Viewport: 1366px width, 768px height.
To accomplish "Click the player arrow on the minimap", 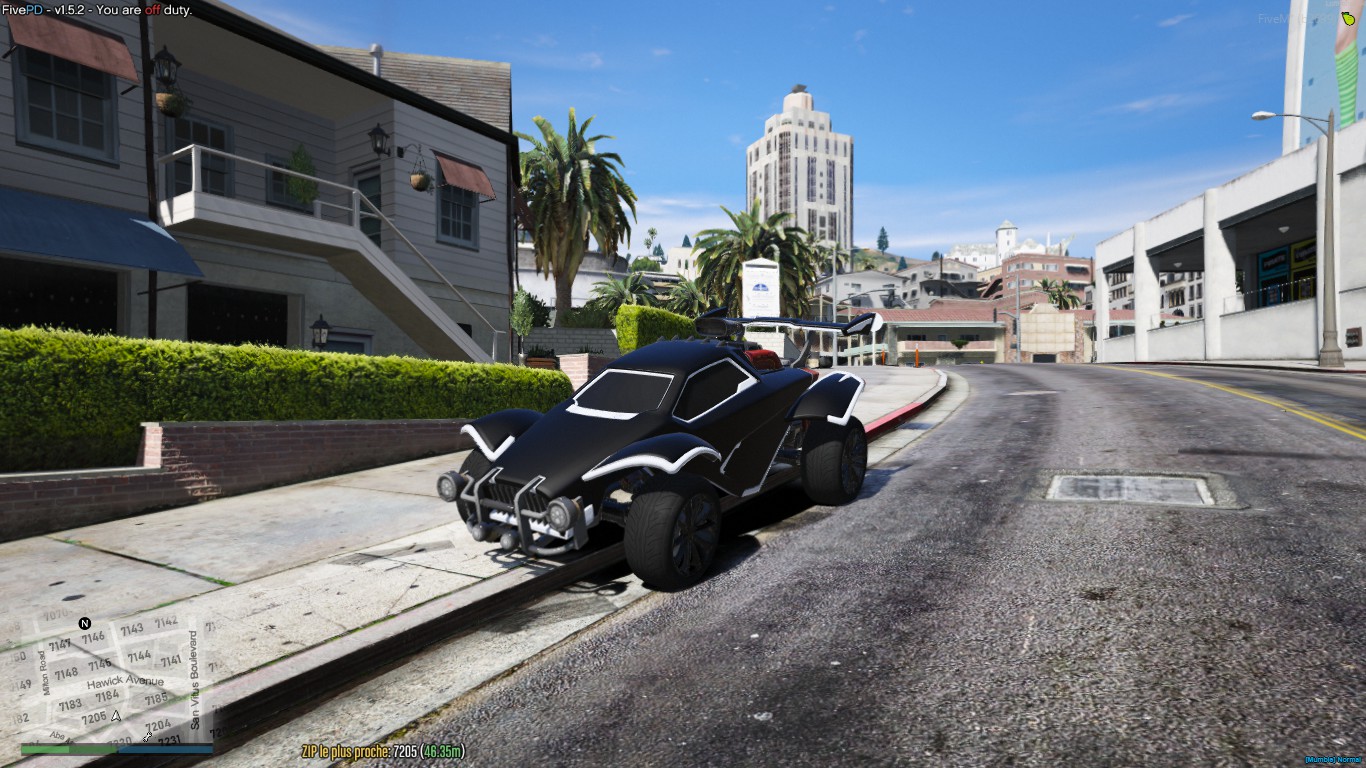I will click(116, 717).
